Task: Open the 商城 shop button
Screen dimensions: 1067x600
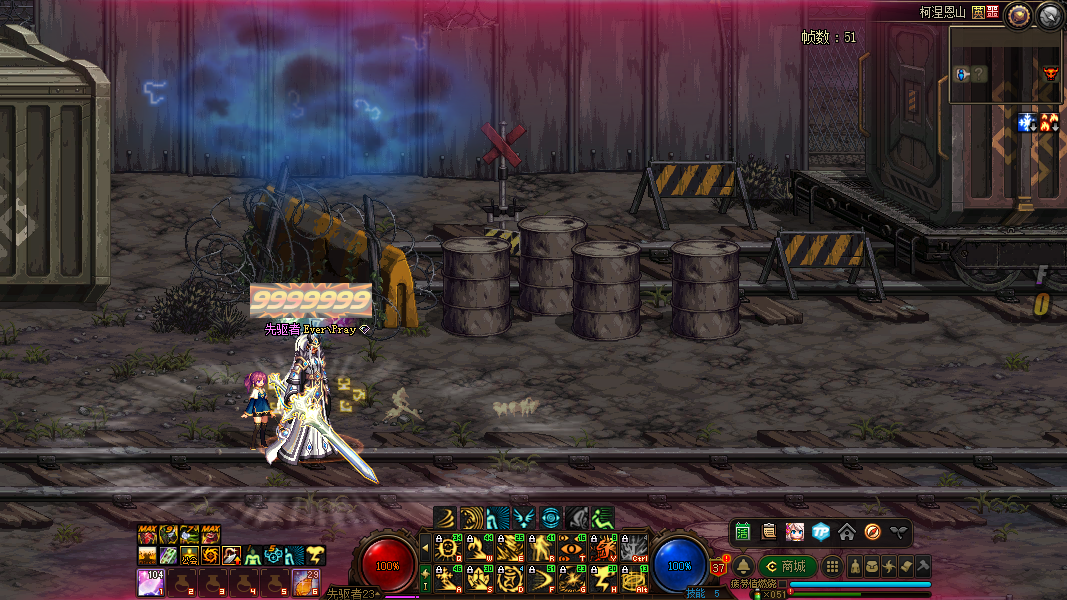Action: click(x=787, y=566)
